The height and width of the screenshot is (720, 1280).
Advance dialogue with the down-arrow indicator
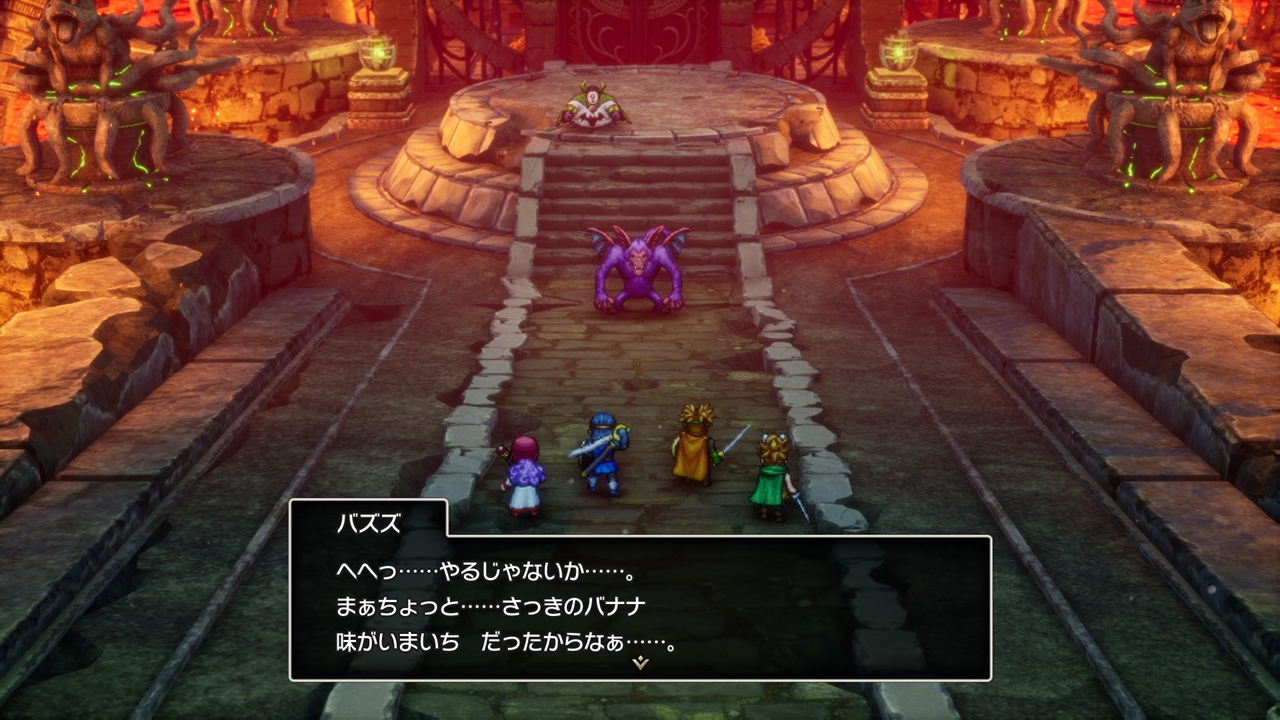pos(640,663)
